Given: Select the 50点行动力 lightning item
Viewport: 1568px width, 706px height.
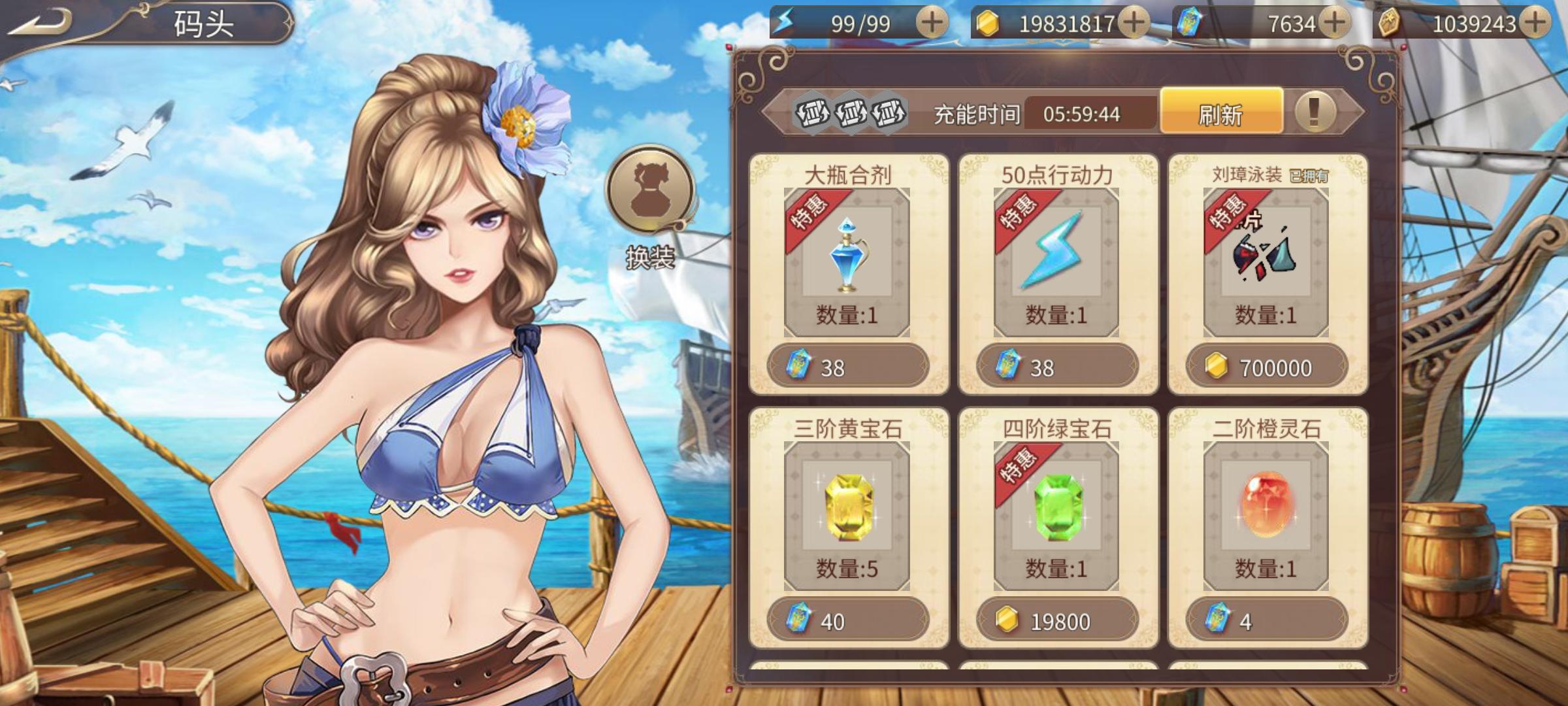Looking at the screenshot, I should [1056, 261].
